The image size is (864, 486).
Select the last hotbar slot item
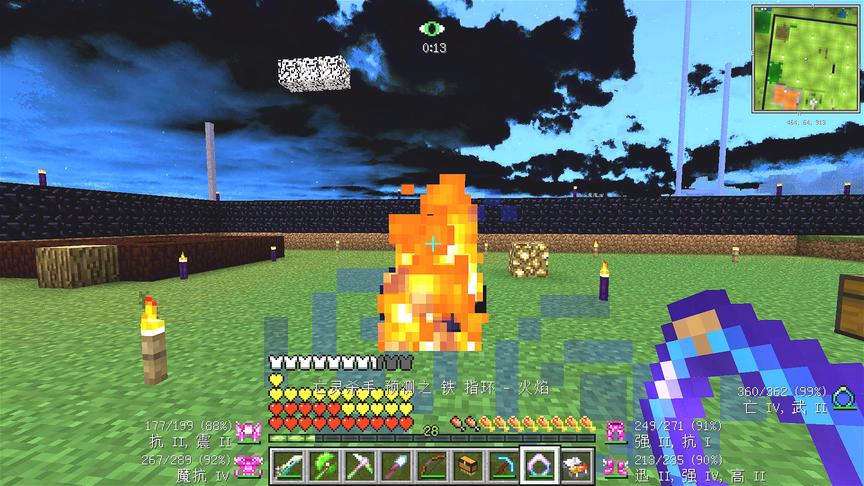click(x=574, y=464)
